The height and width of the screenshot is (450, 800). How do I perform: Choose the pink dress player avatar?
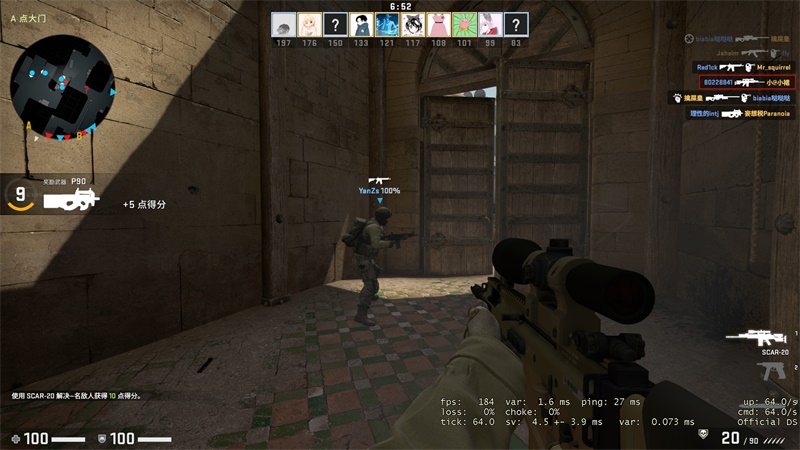click(x=438, y=25)
